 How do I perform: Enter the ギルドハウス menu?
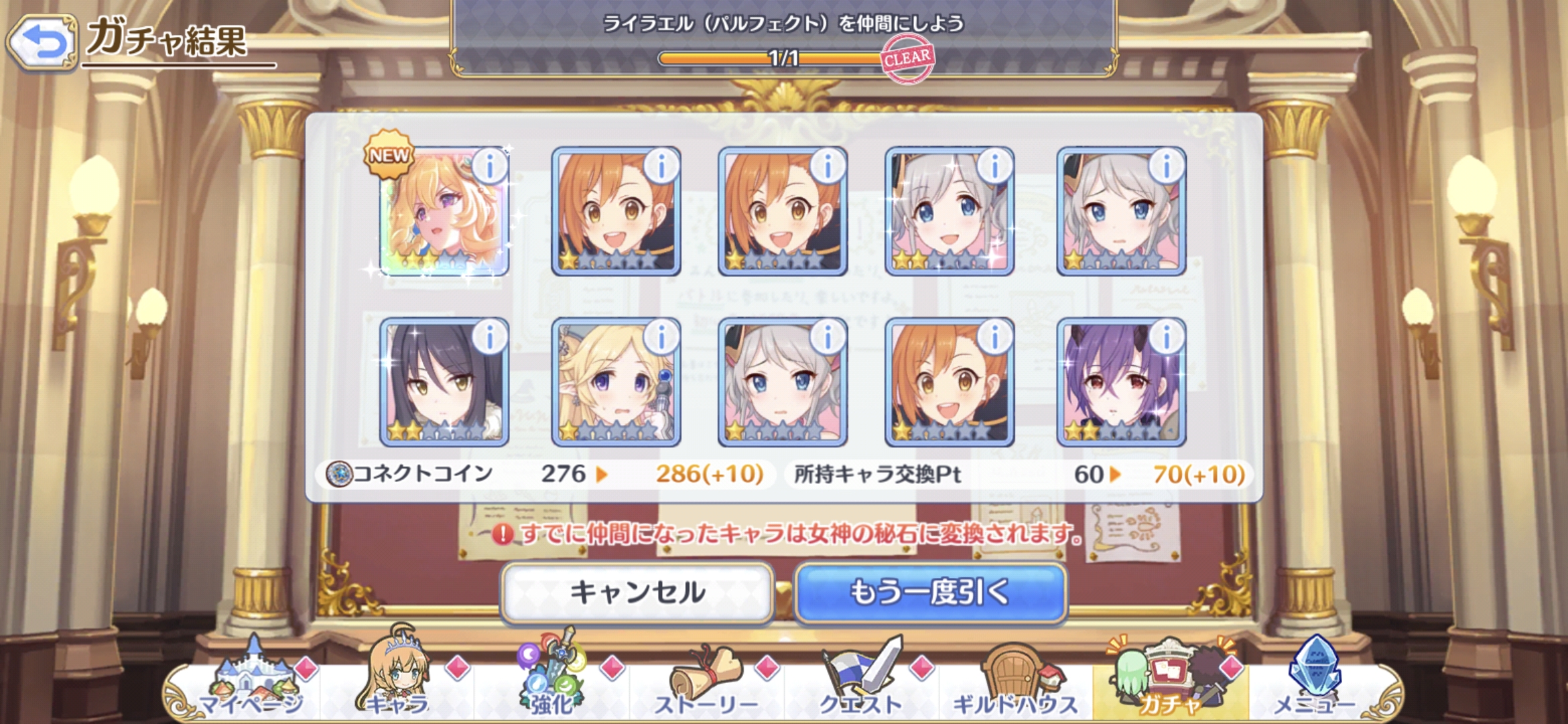(x=1015, y=680)
